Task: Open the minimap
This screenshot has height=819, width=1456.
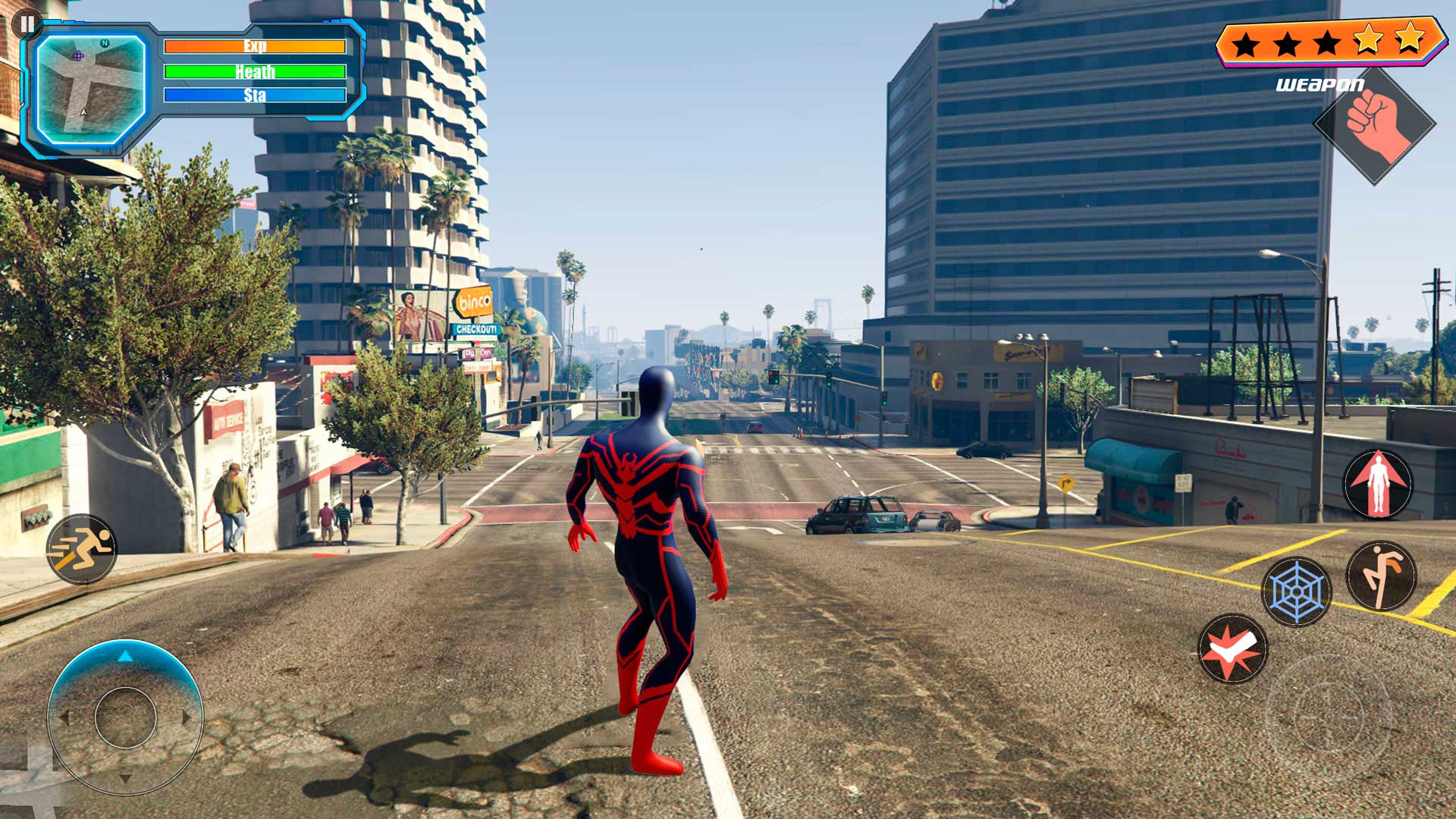Action: point(90,89)
